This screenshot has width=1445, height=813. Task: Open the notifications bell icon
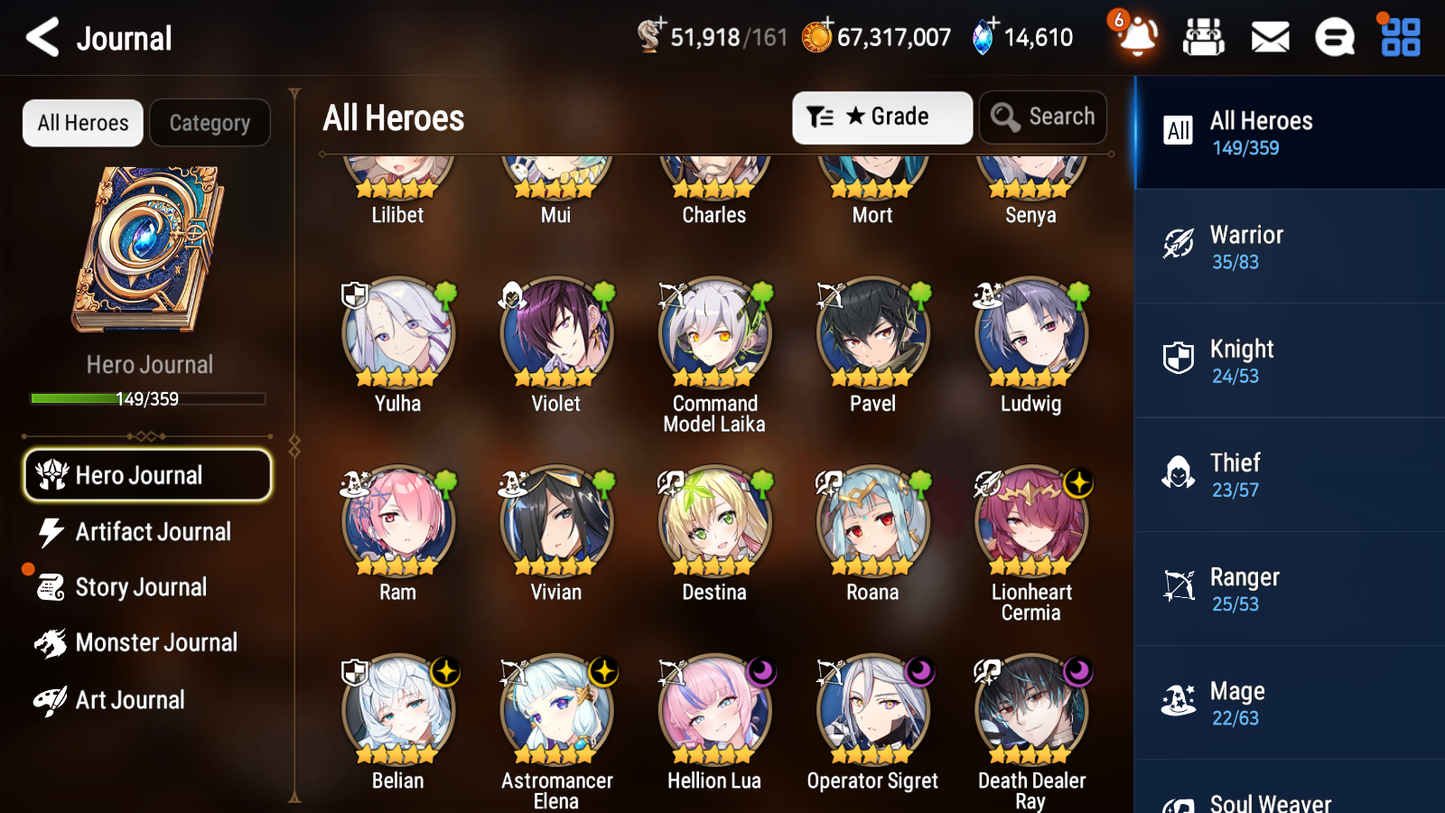(1138, 37)
